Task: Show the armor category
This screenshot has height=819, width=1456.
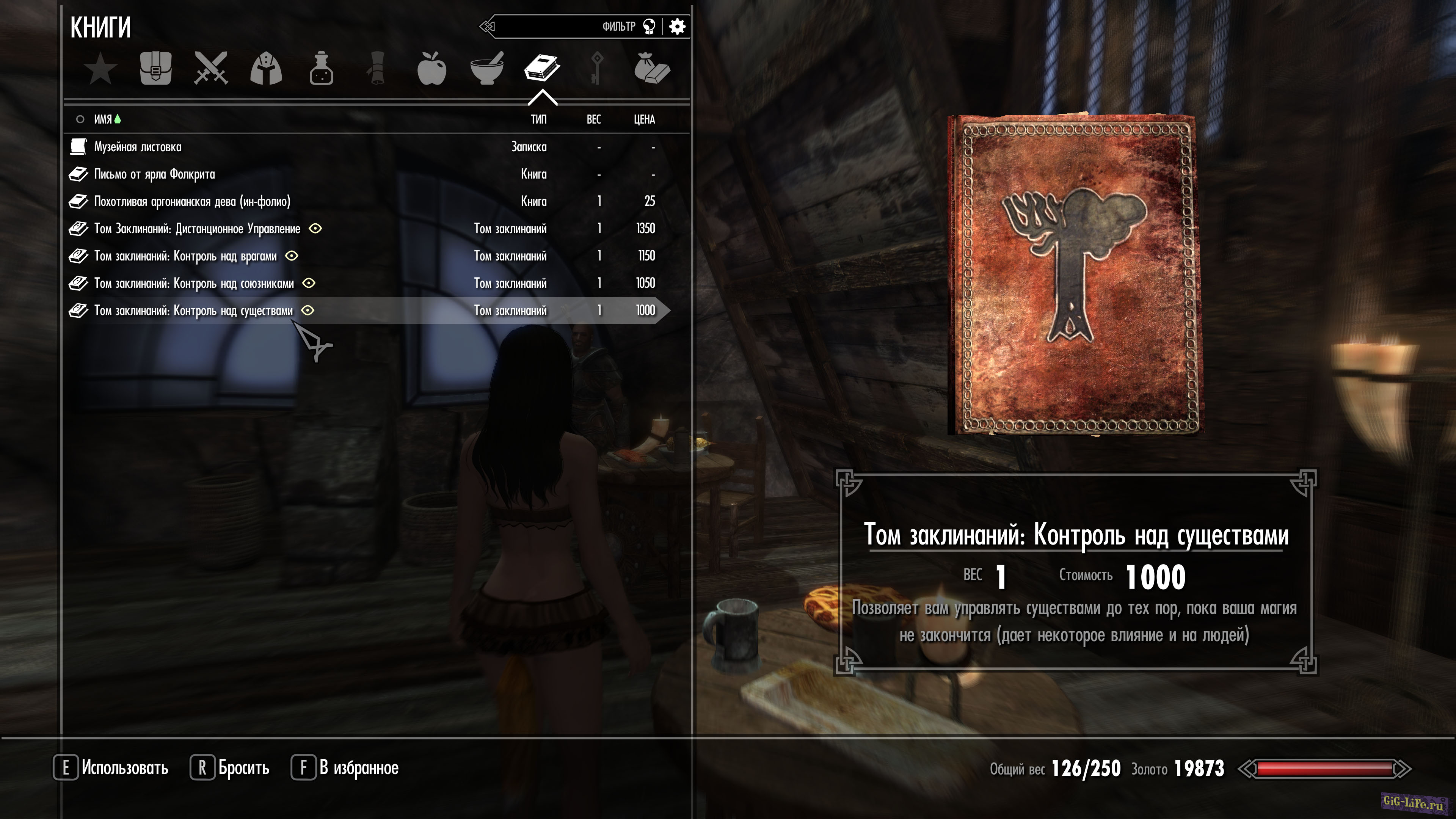Action: (266, 69)
